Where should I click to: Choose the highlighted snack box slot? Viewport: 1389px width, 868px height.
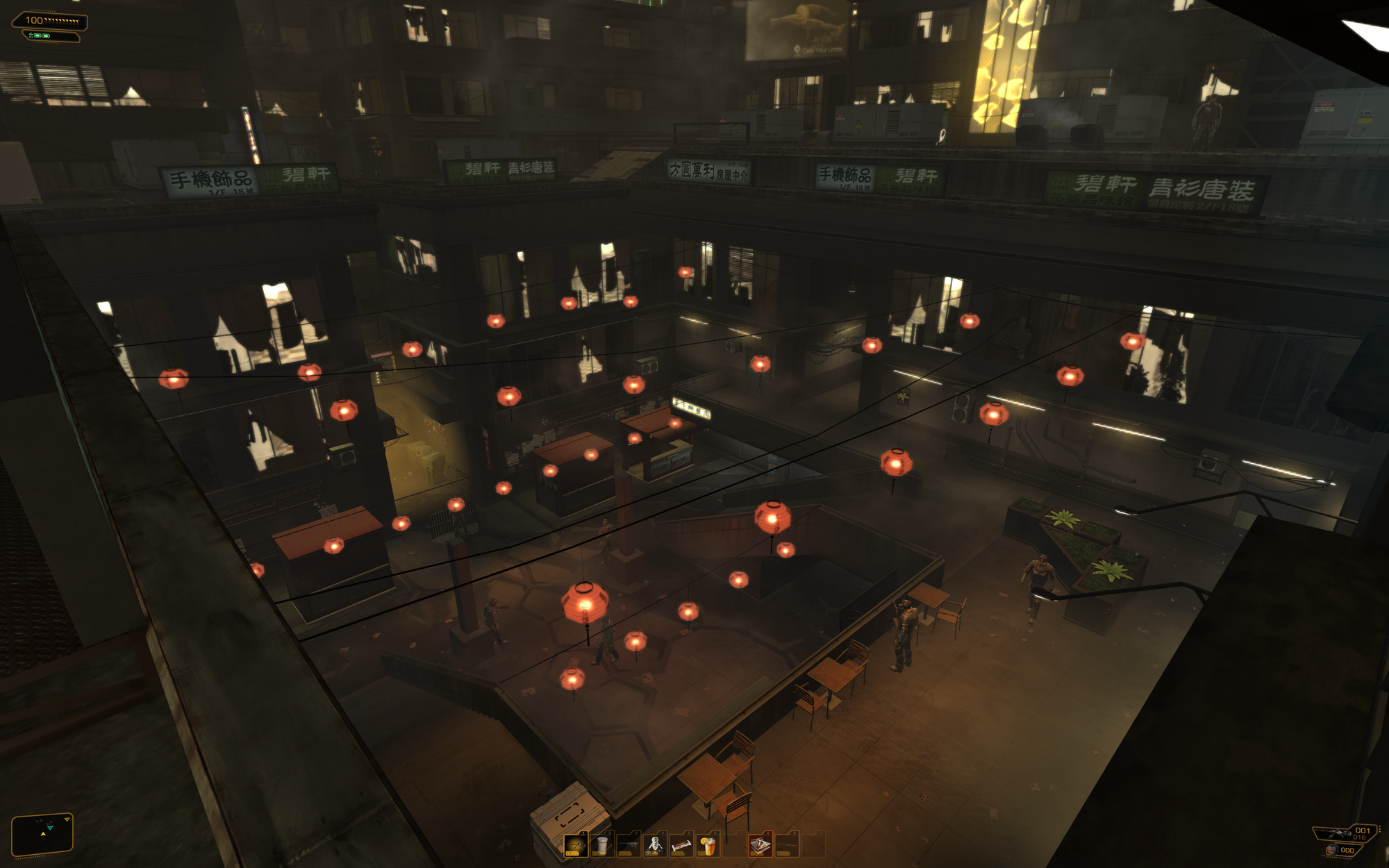tap(760, 845)
